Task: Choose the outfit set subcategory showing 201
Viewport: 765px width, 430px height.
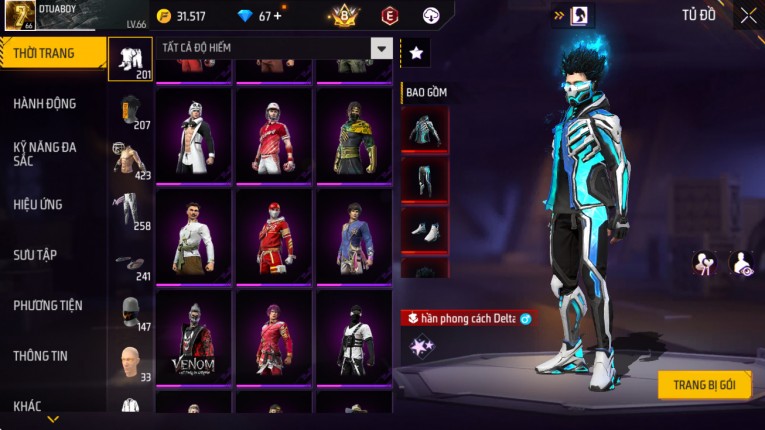Action: click(130, 60)
